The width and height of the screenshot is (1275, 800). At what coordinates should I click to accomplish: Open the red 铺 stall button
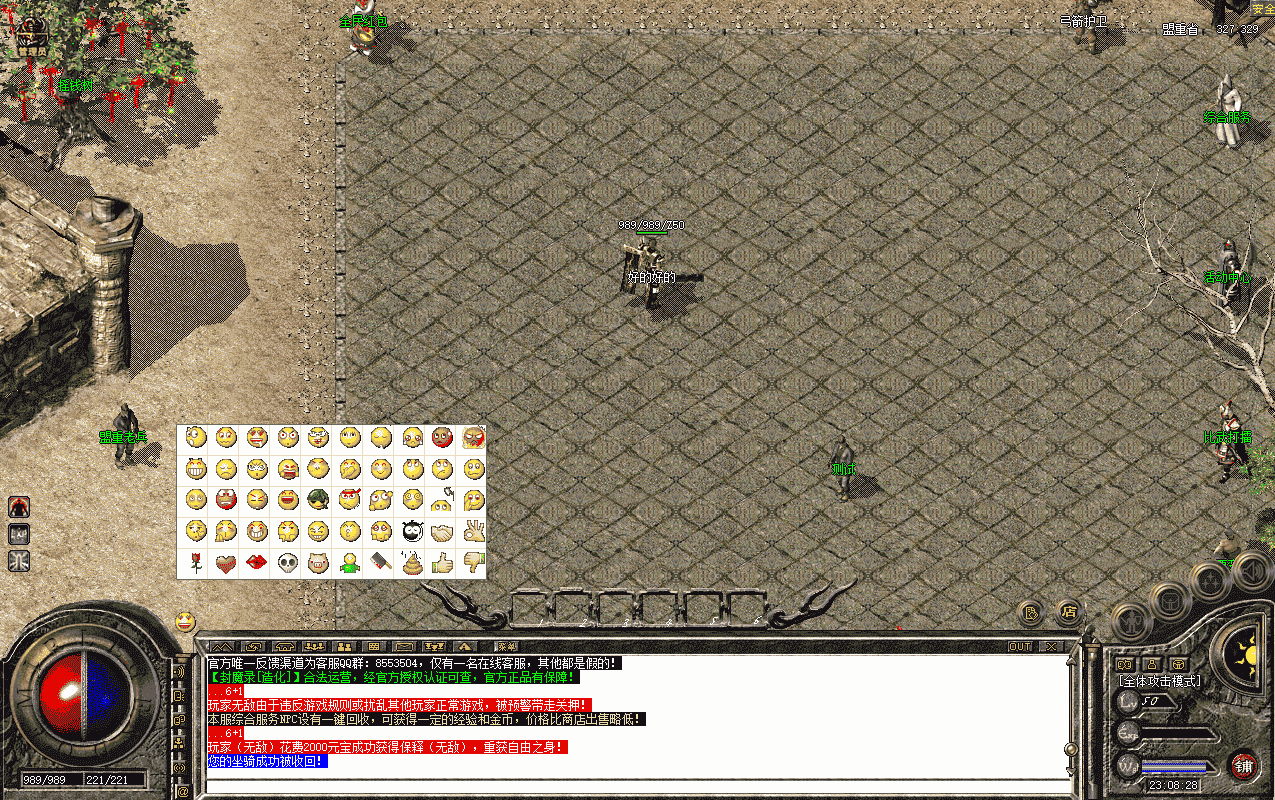(x=1243, y=767)
